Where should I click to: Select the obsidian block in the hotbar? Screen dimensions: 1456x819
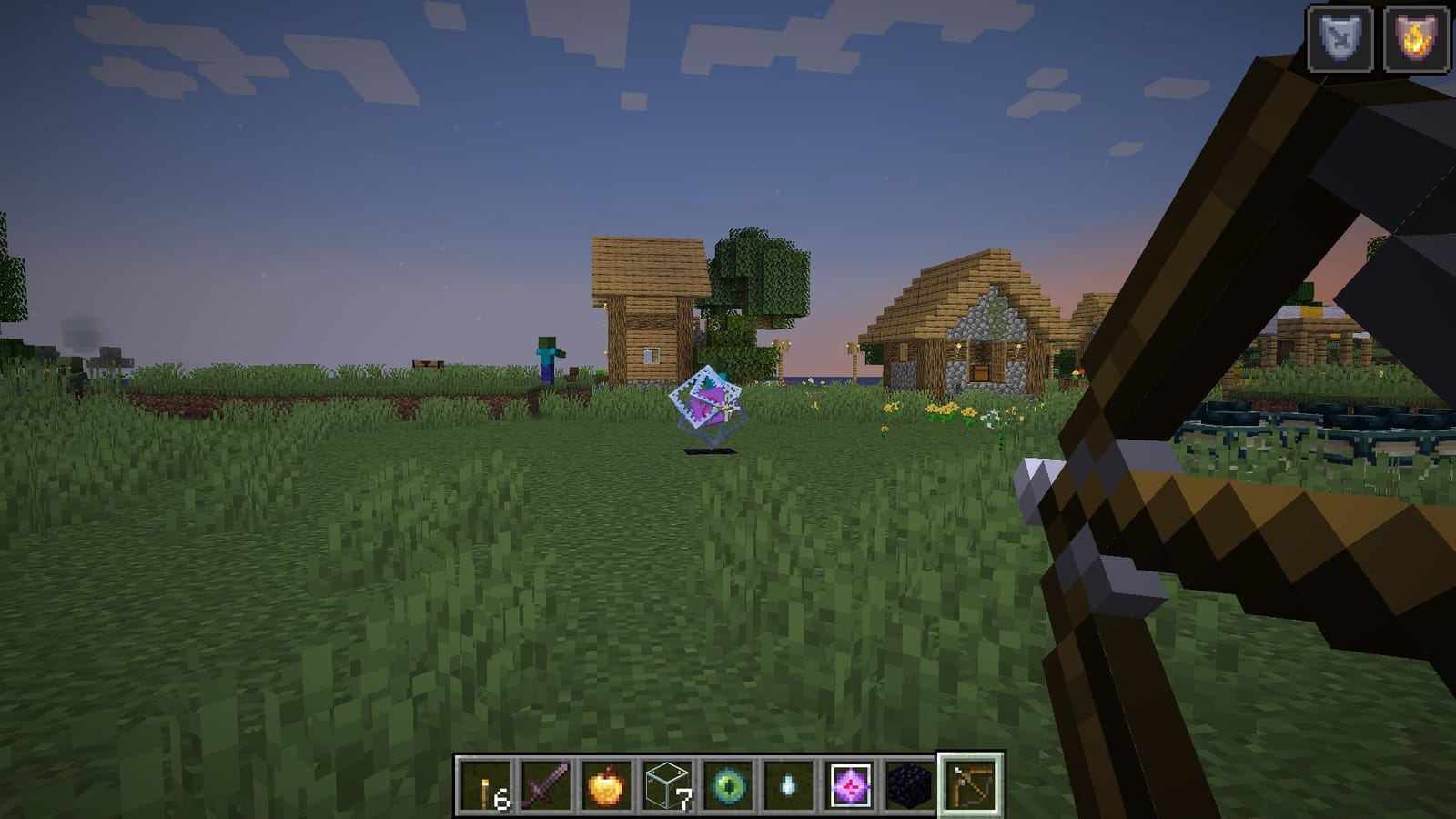pos(909,787)
